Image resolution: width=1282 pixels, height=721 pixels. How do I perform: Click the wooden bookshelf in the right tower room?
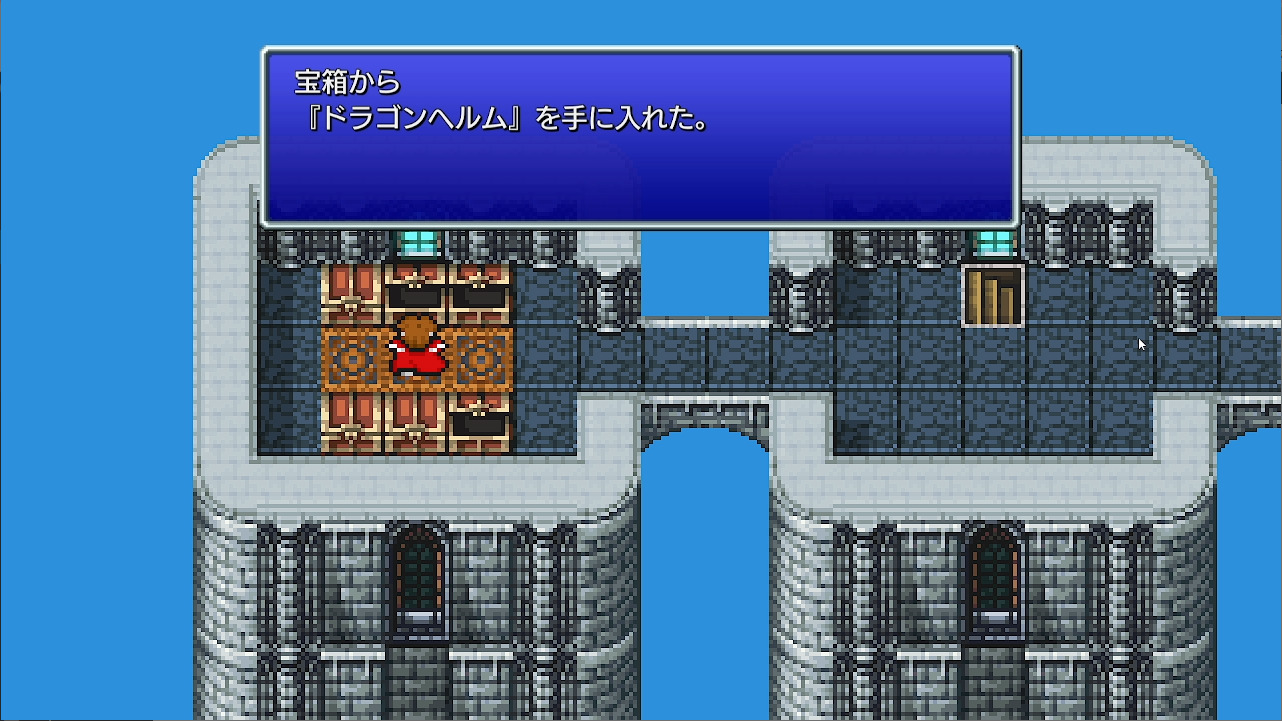[993, 295]
